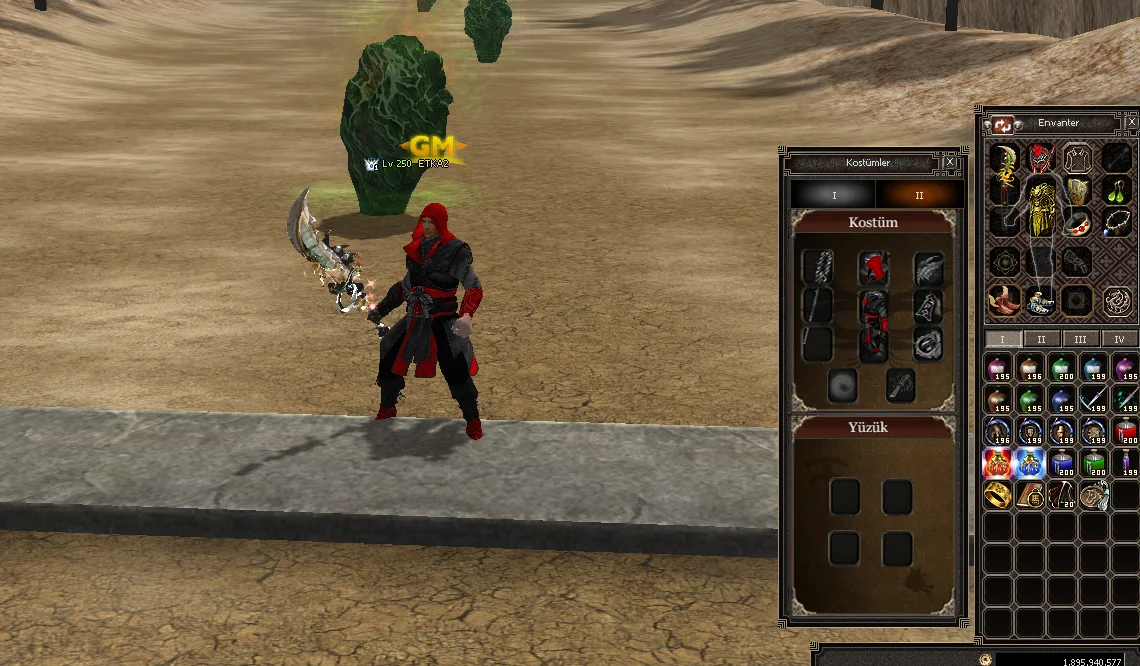
Task: Switch to costume page I
Action: pos(833,195)
